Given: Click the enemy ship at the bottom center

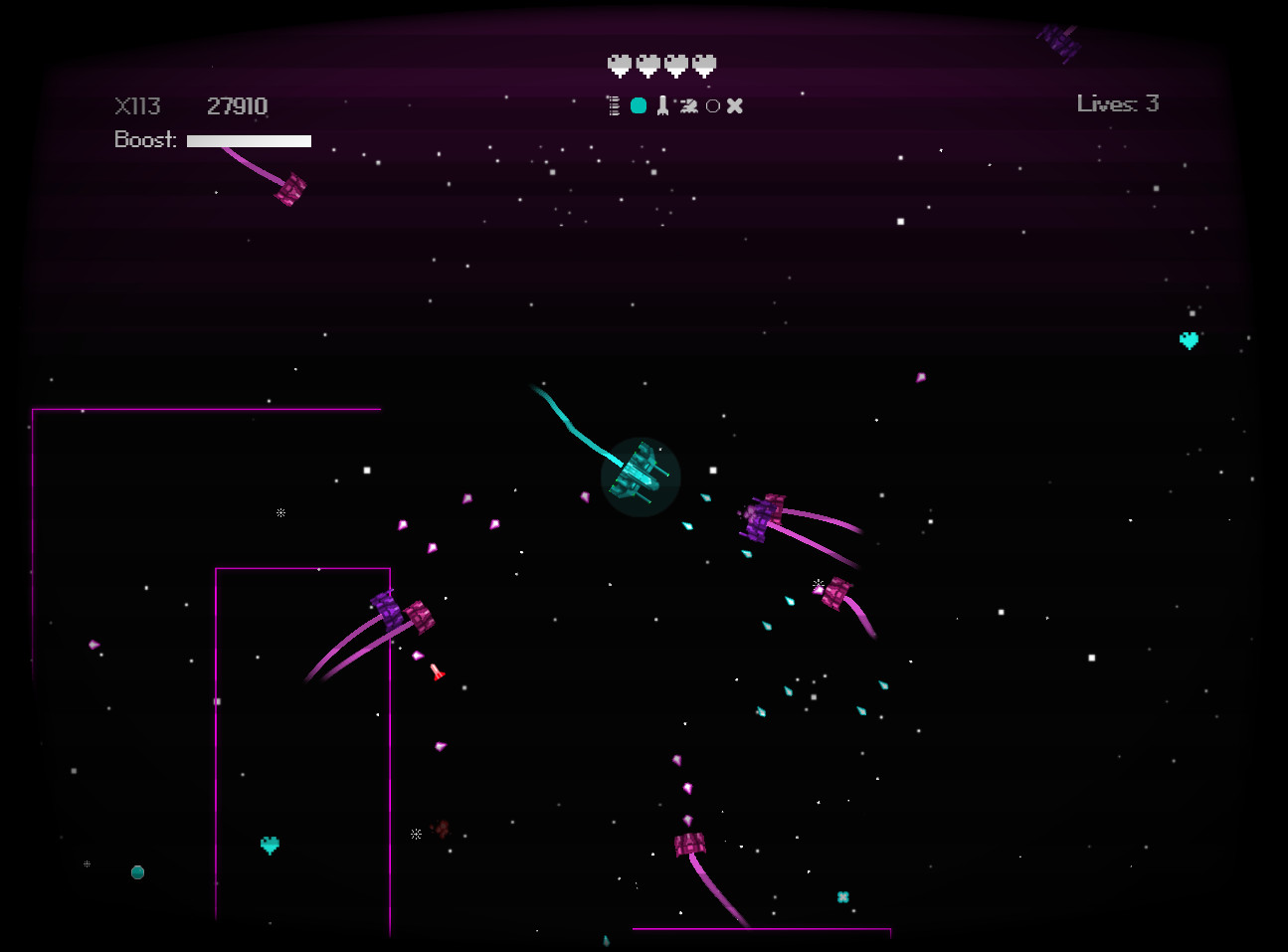Looking at the screenshot, I should click(x=688, y=844).
